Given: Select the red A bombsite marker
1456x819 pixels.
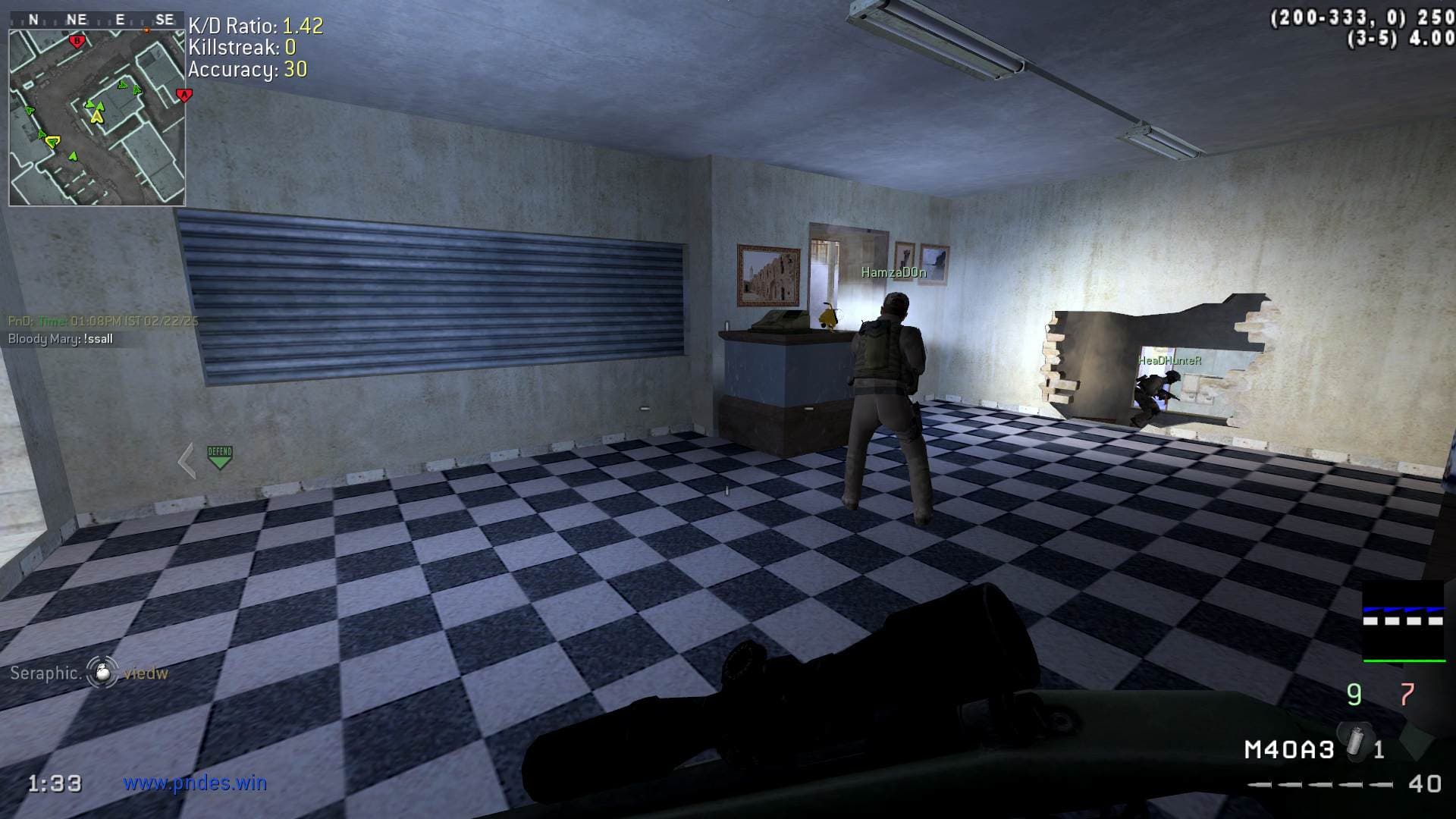Looking at the screenshot, I should point(184,95).
